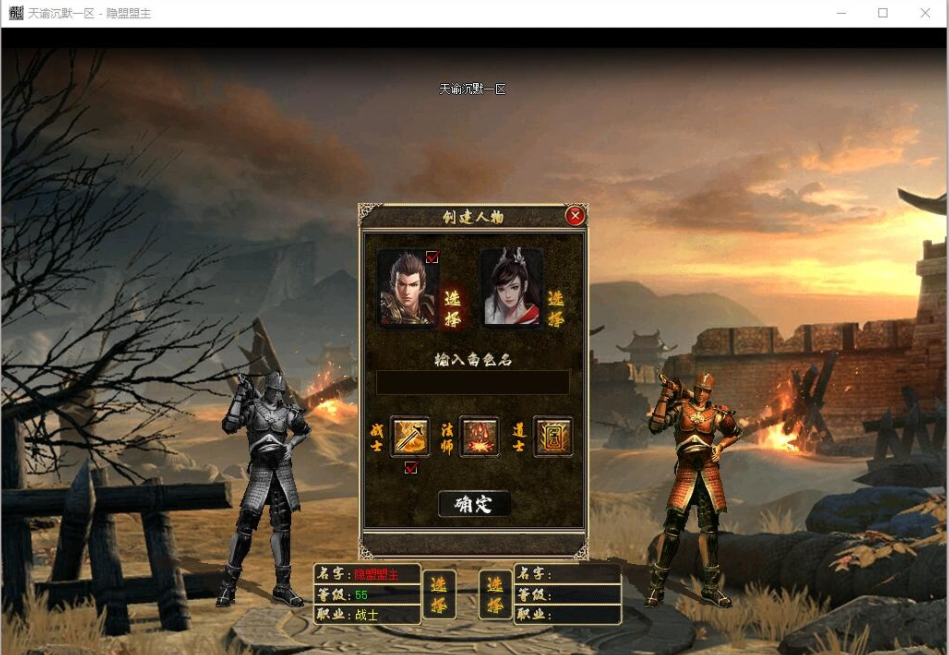The image size is (949, 655).
Task: Click 选择 next to the empty character panel
Action: click(x=495, y=594)
